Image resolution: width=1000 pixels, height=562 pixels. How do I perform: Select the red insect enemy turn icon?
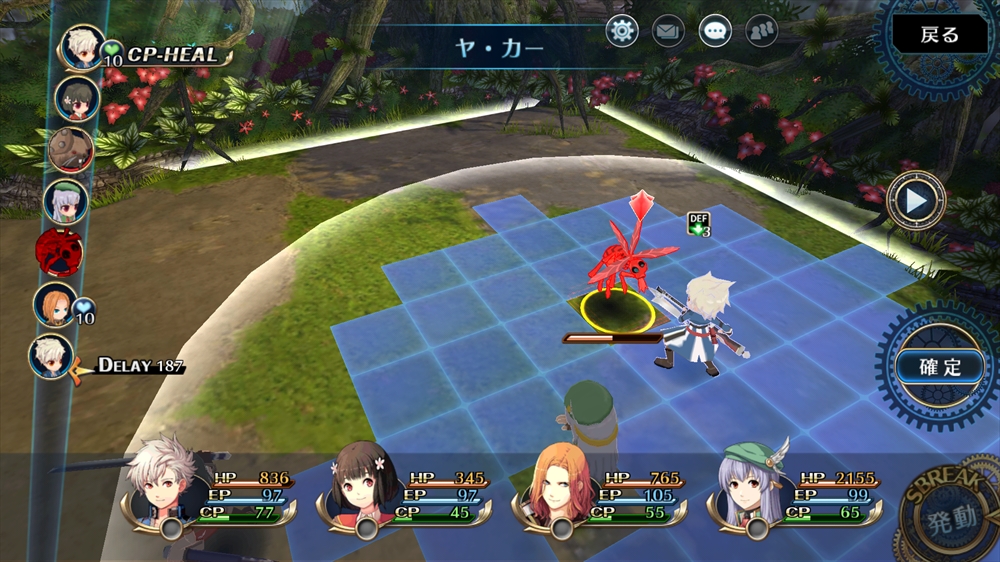57,252
